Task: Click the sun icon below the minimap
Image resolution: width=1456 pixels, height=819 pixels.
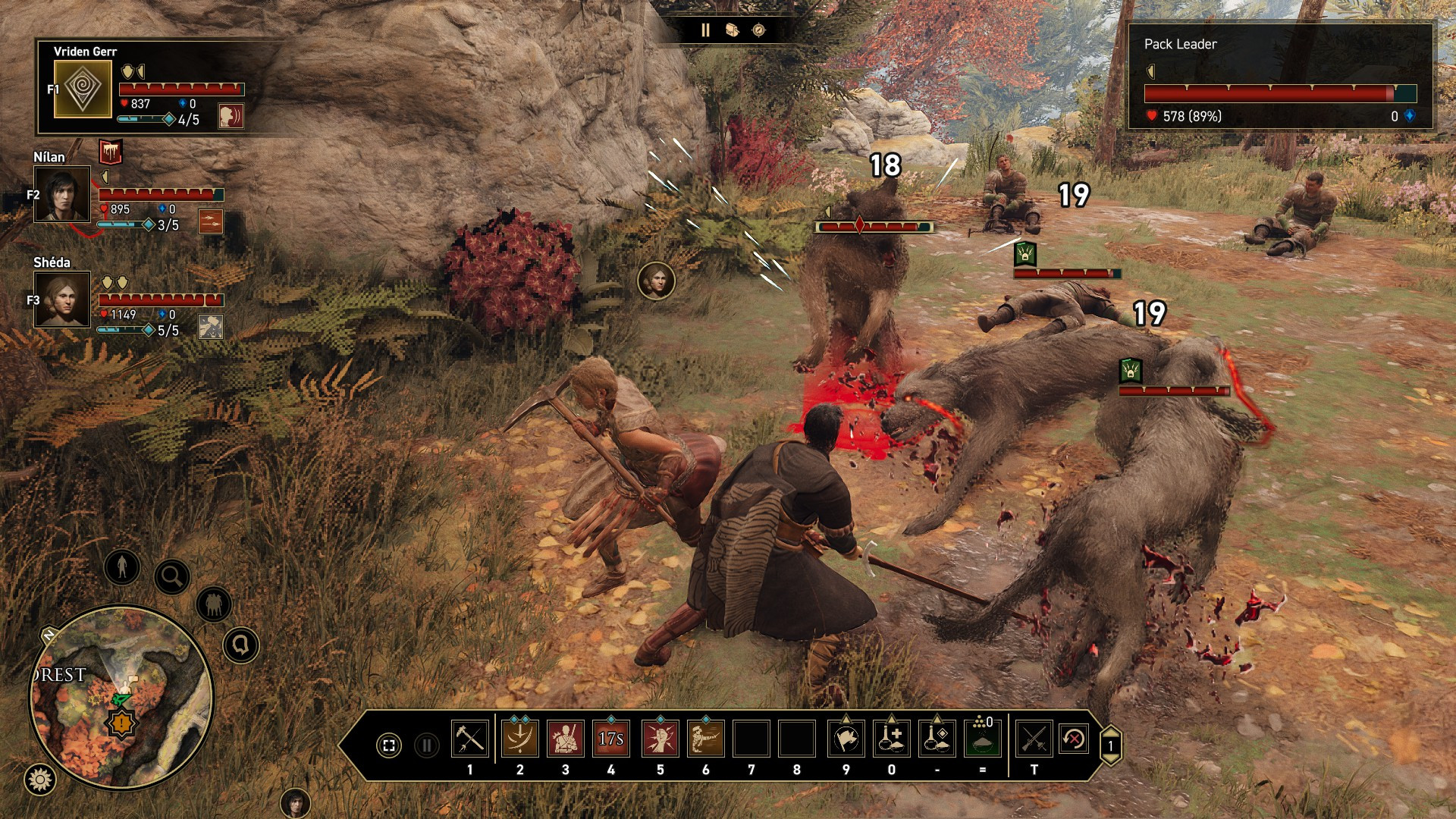Action: [40, 779]
